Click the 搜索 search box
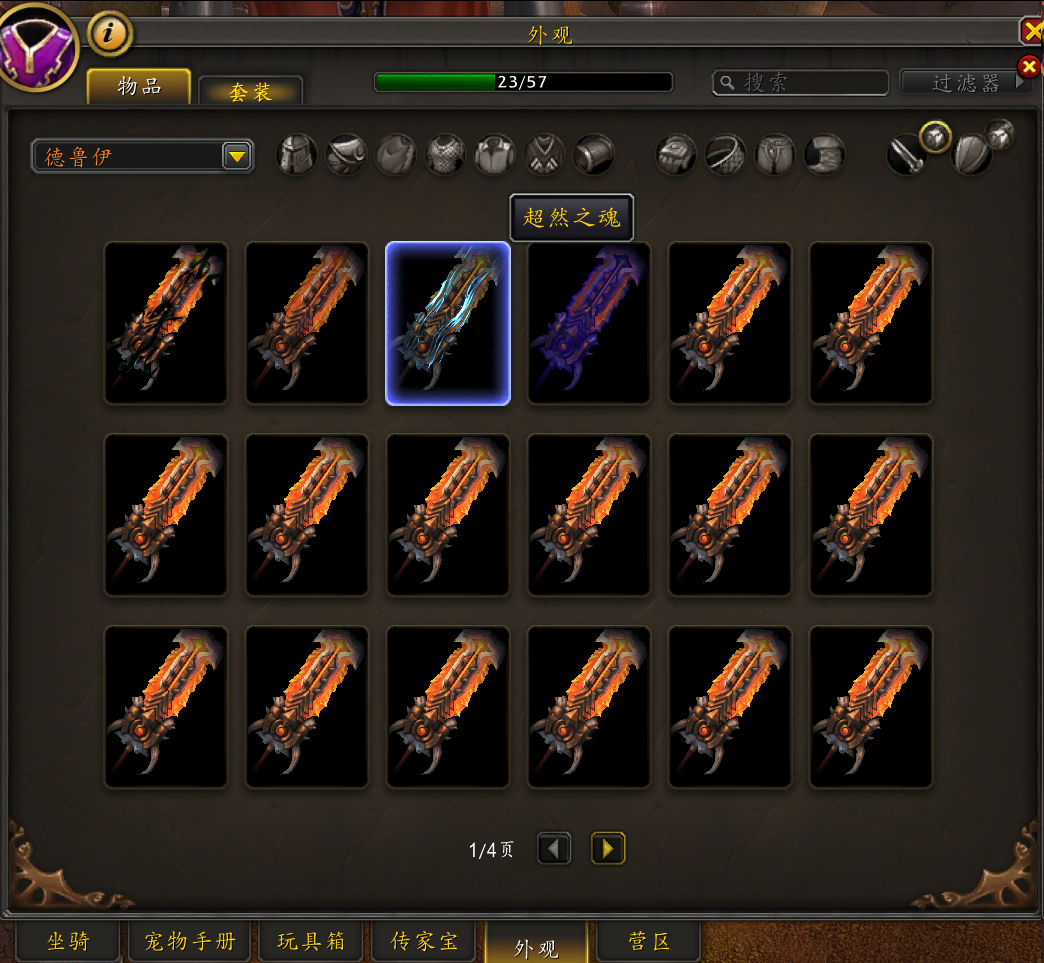Screen dimensions: 1044x963 pyautogui.click(x=800, y=82)
